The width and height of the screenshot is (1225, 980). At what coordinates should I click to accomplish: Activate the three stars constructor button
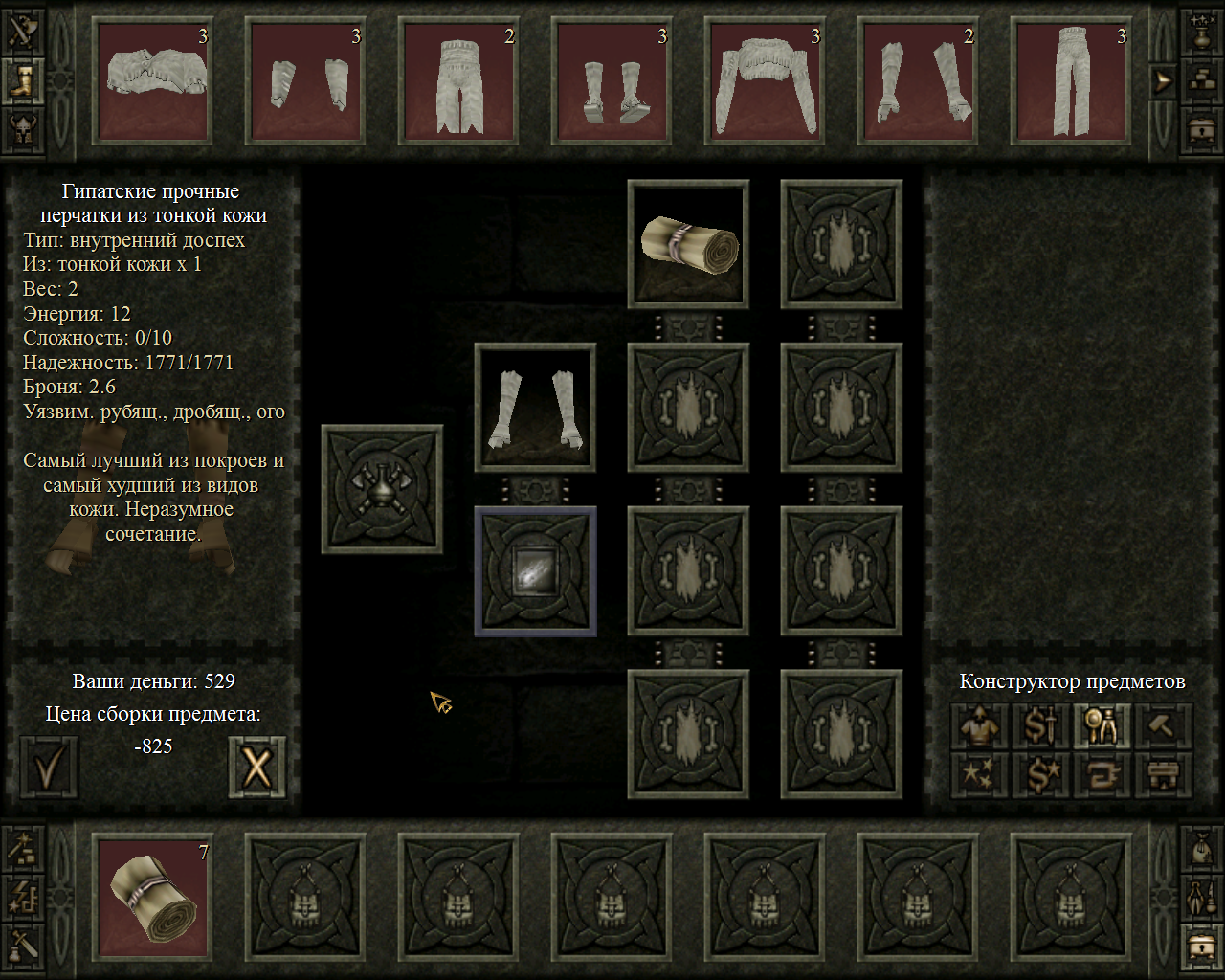click(979, 775)
